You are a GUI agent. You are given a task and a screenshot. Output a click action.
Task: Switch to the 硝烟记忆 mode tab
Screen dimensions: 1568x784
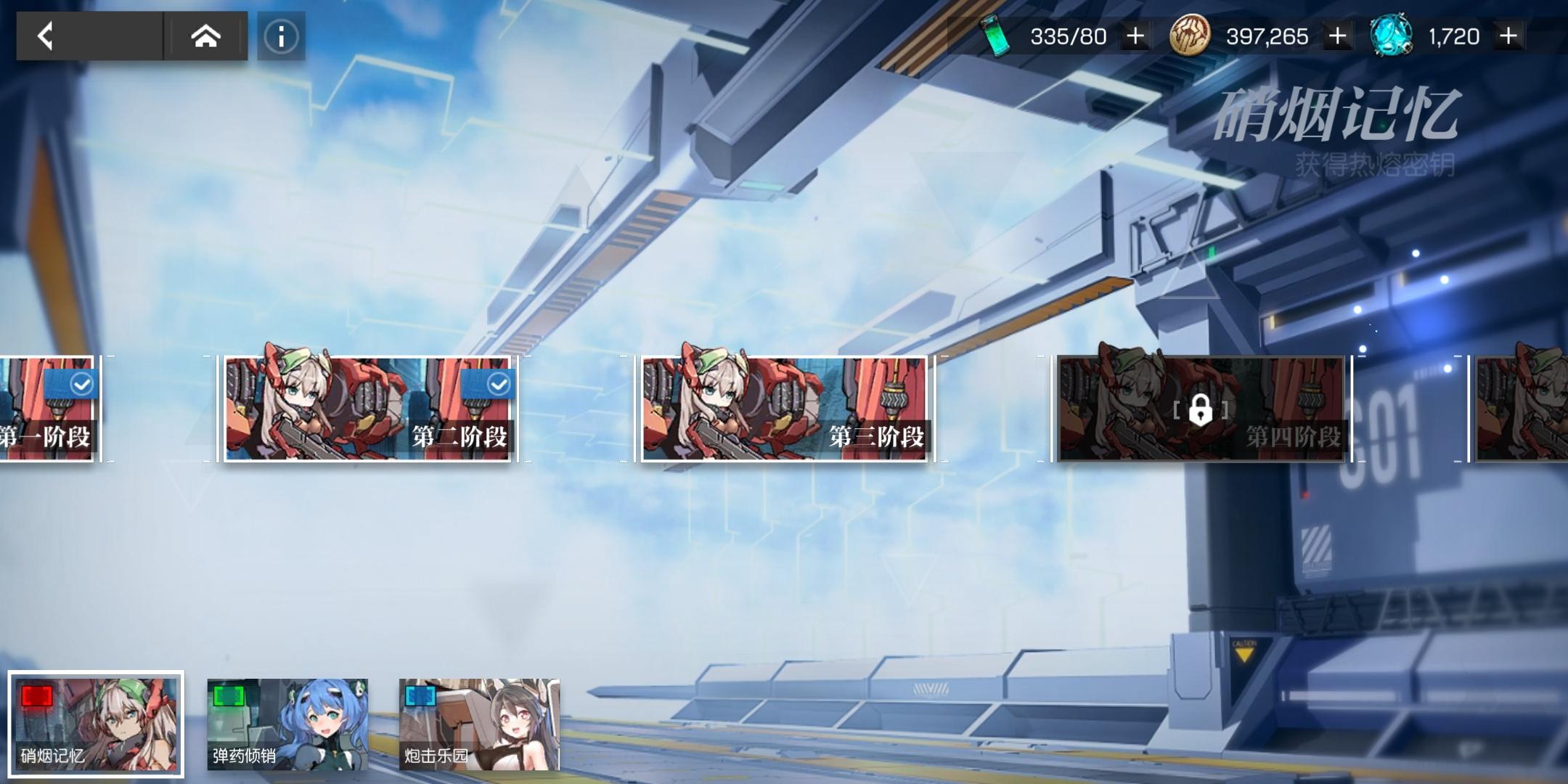(96, 724)
